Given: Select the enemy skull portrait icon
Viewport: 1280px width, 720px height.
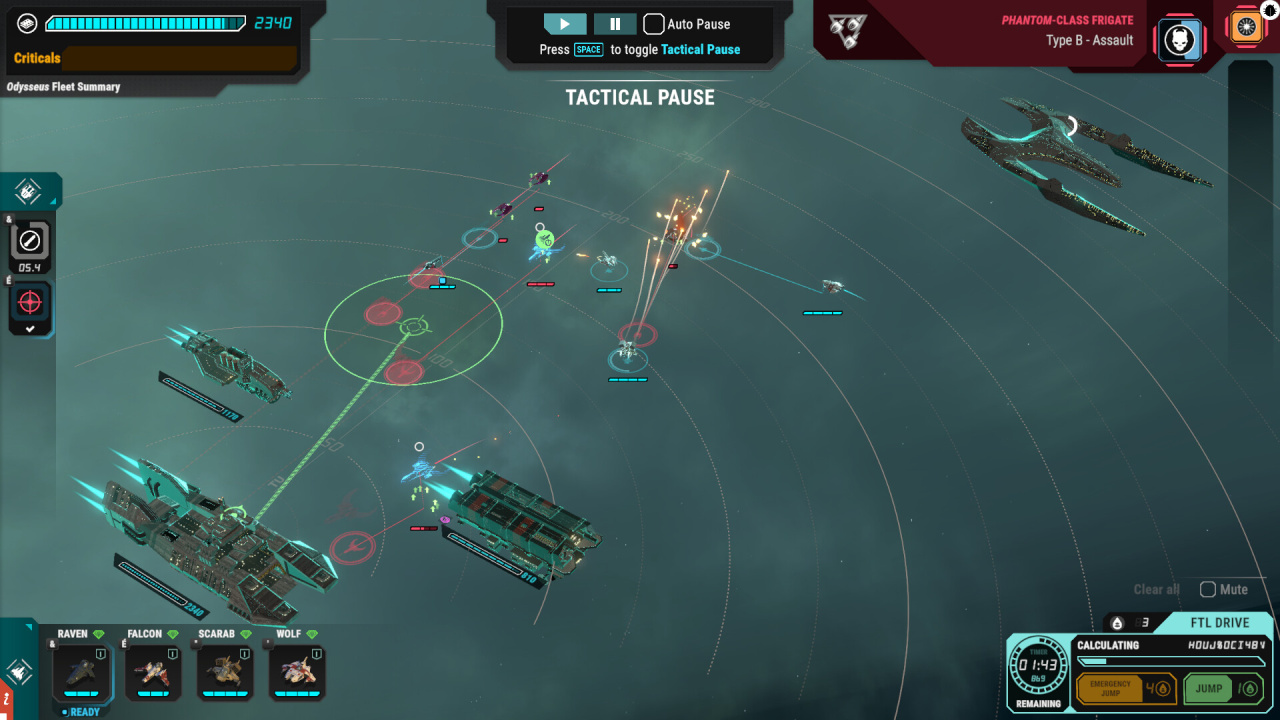Looking at the screenshot, I should click(1180, 41).
